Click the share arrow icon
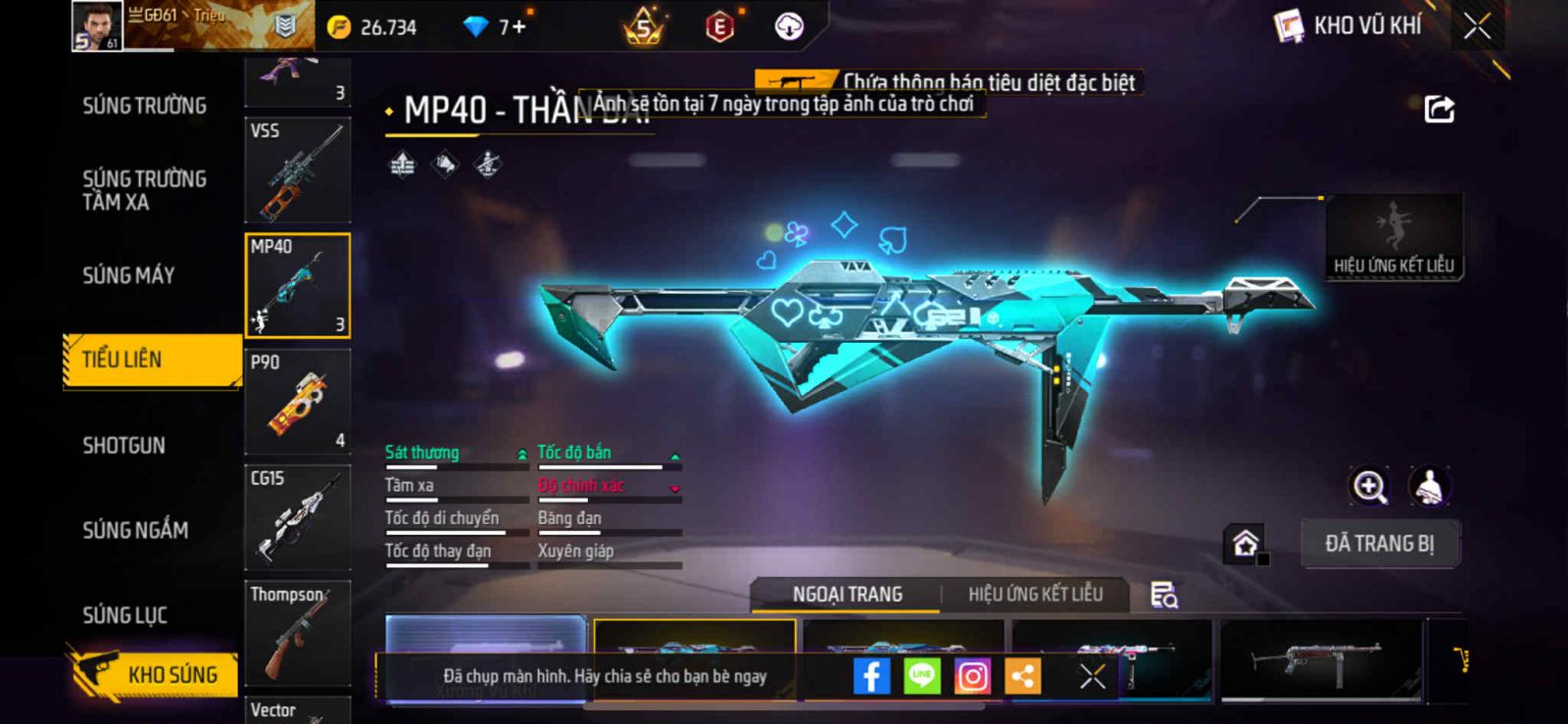Viewport: 1568px width, 724px height. (1439, 109)
